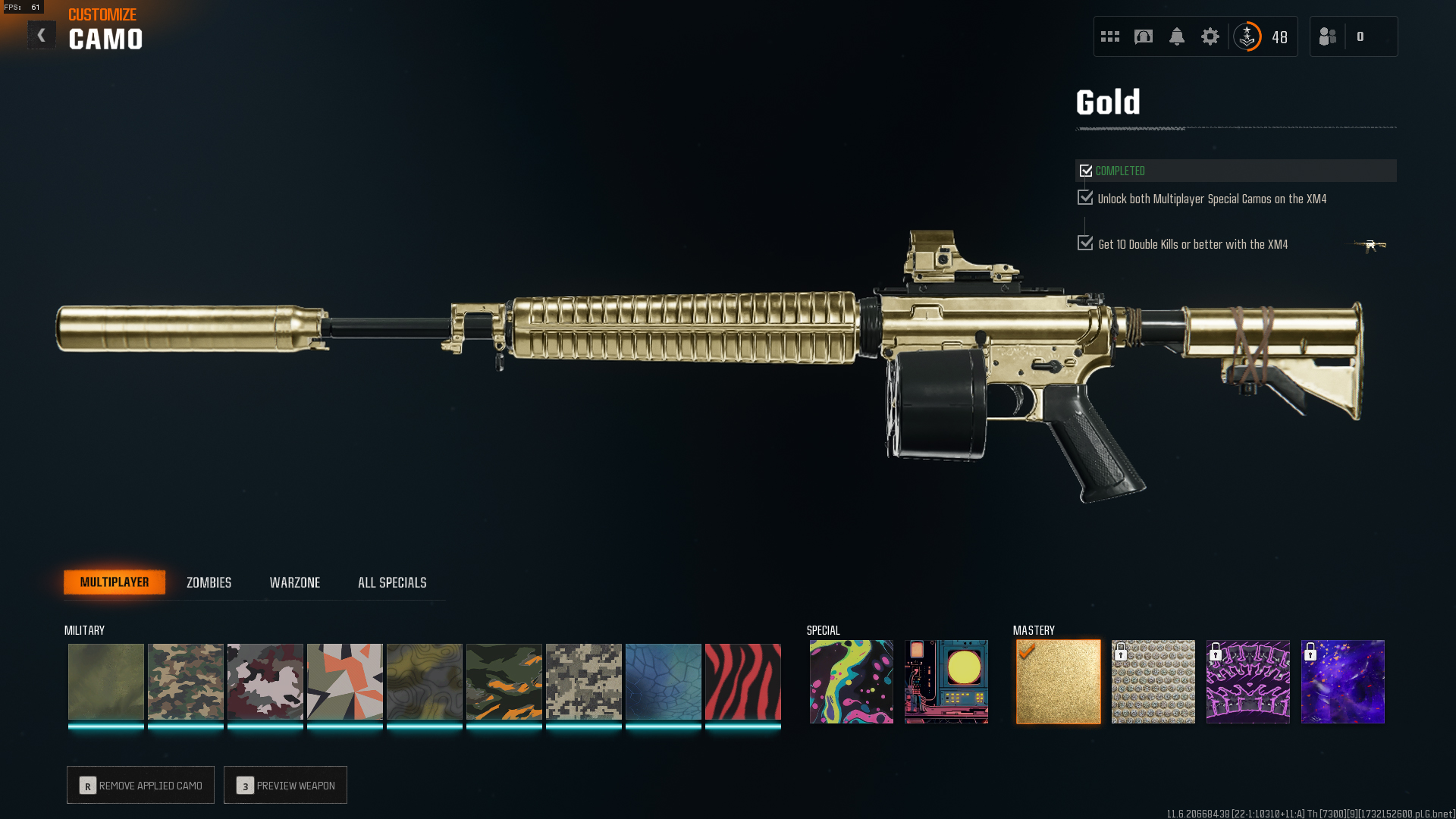This screenshot has height=819, width=1456.
Task: Switch to the Warzone tab
Action: tap(296, 582)
